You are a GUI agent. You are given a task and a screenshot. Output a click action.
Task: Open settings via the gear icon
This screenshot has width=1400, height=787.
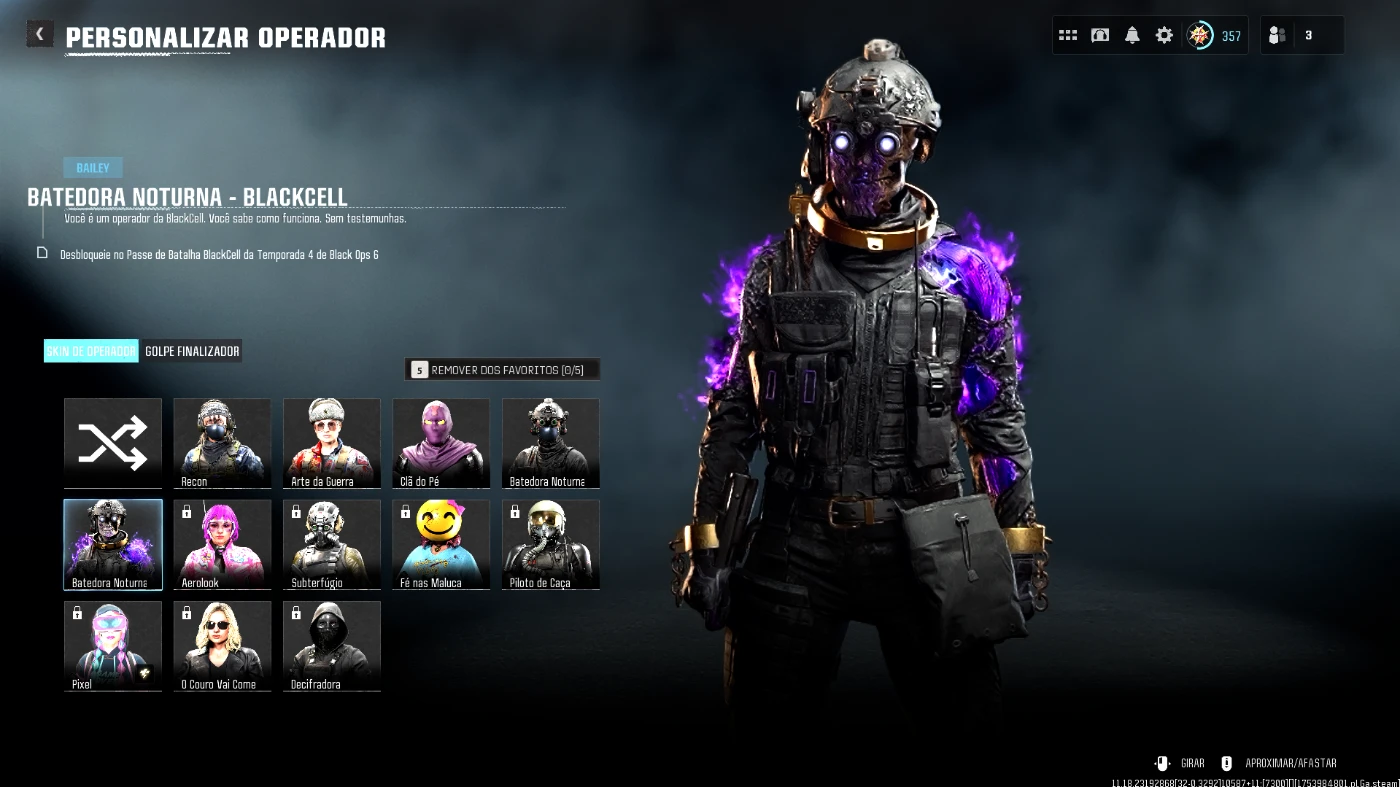pos(1164,35)
